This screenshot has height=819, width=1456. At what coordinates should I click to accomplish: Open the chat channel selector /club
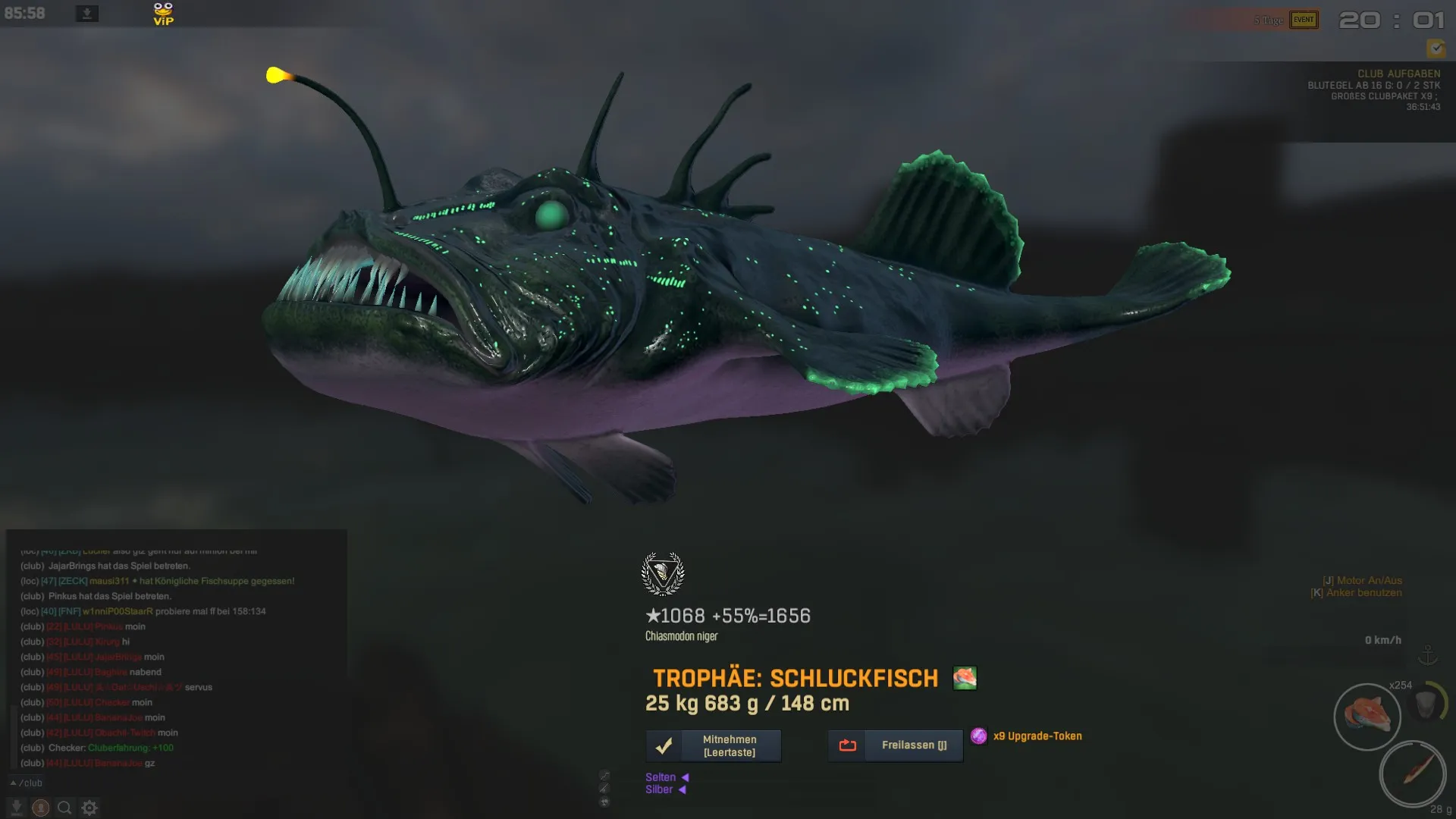tap(27, 783)
